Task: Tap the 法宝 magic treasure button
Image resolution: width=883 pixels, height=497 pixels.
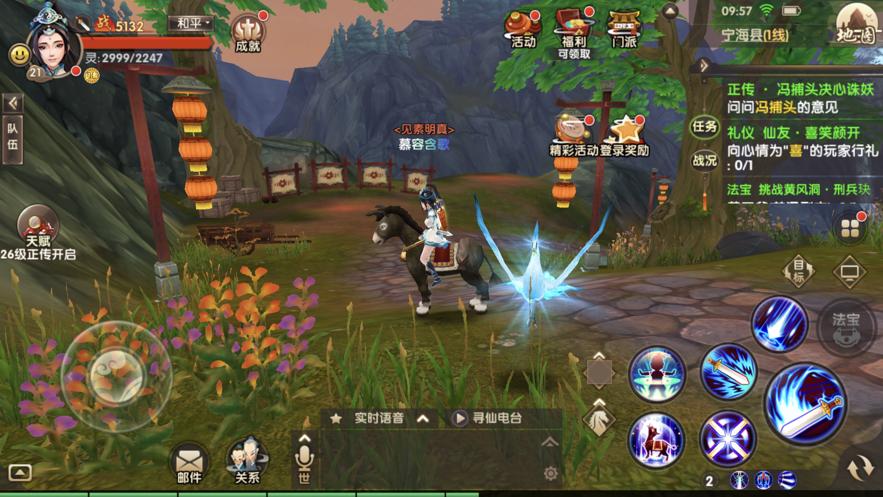Action: click(x=846, y=325)
